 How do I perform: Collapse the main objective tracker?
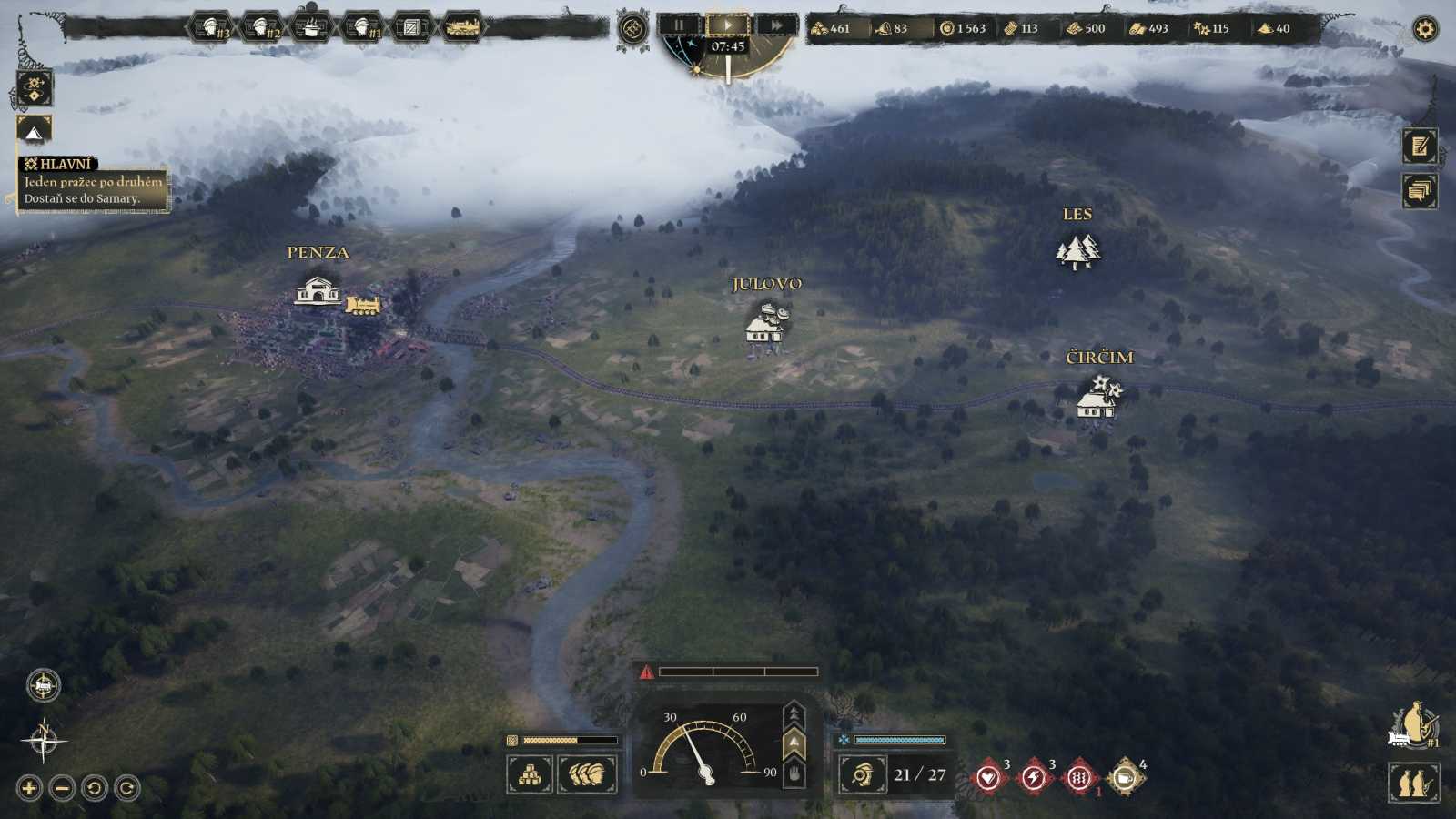[x=34, y=131]
